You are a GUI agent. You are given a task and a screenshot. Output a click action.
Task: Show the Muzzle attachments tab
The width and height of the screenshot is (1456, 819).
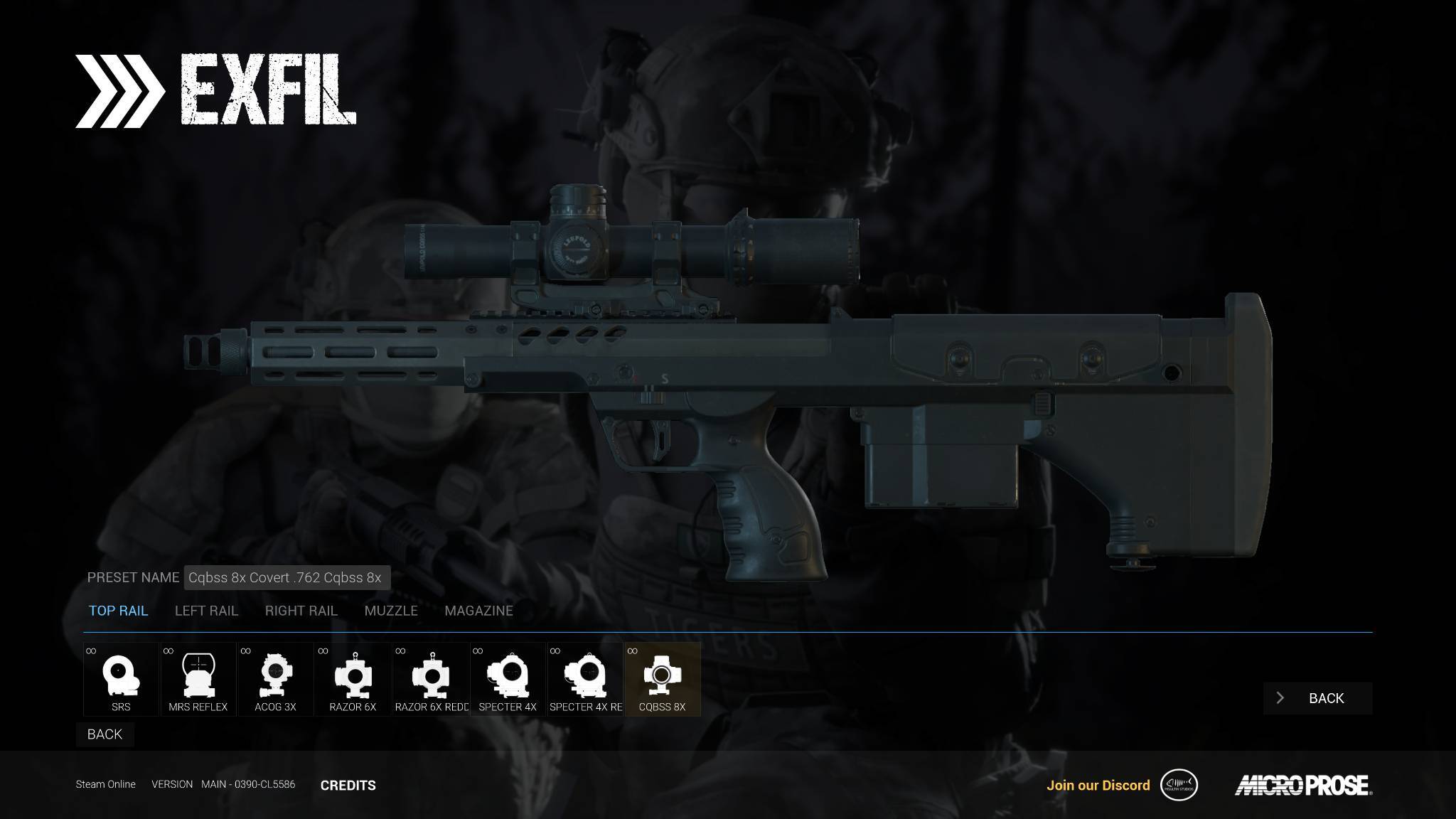(391, 611)
